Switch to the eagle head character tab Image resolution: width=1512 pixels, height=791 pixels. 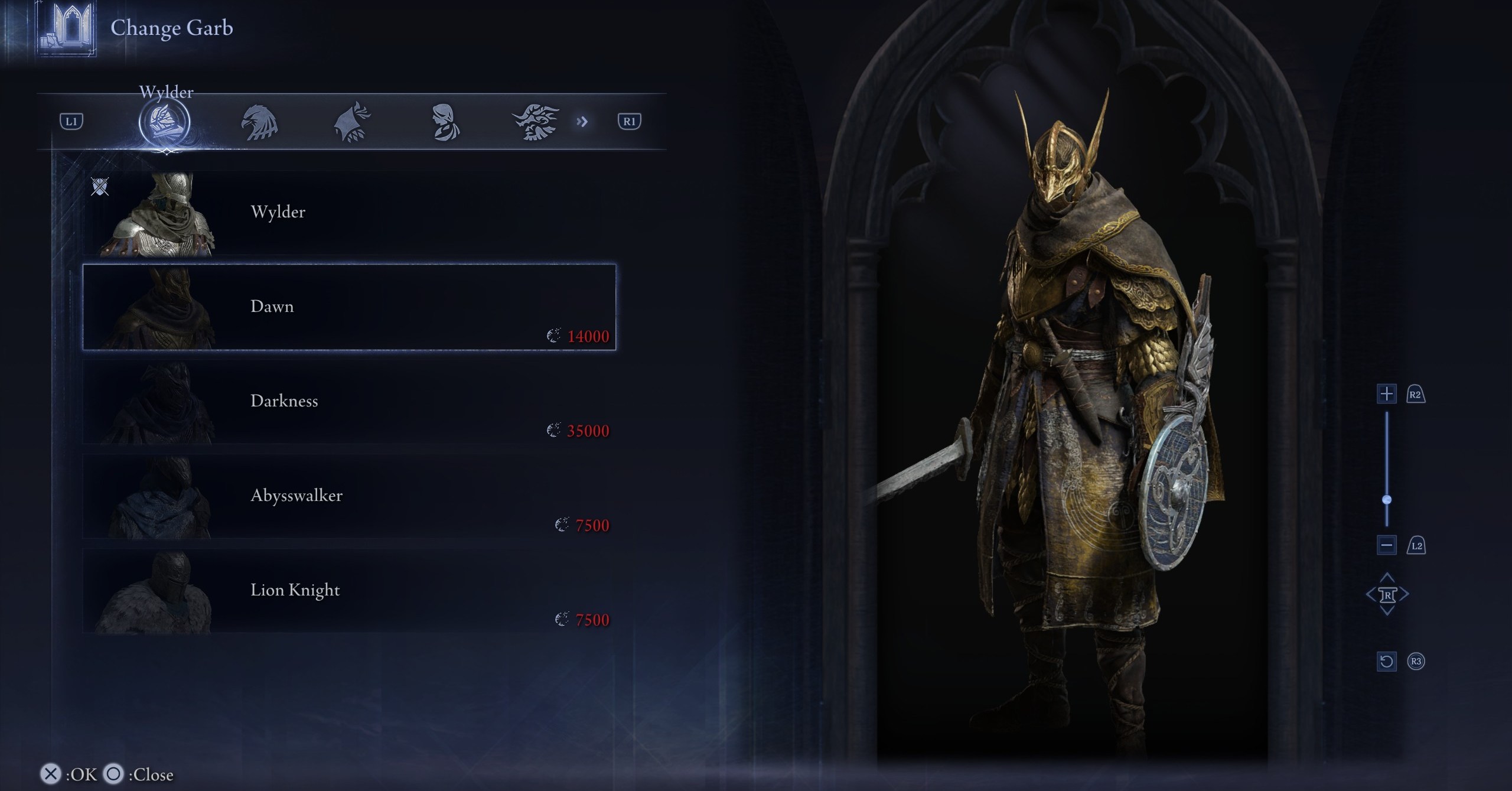(x=259, y=122)
